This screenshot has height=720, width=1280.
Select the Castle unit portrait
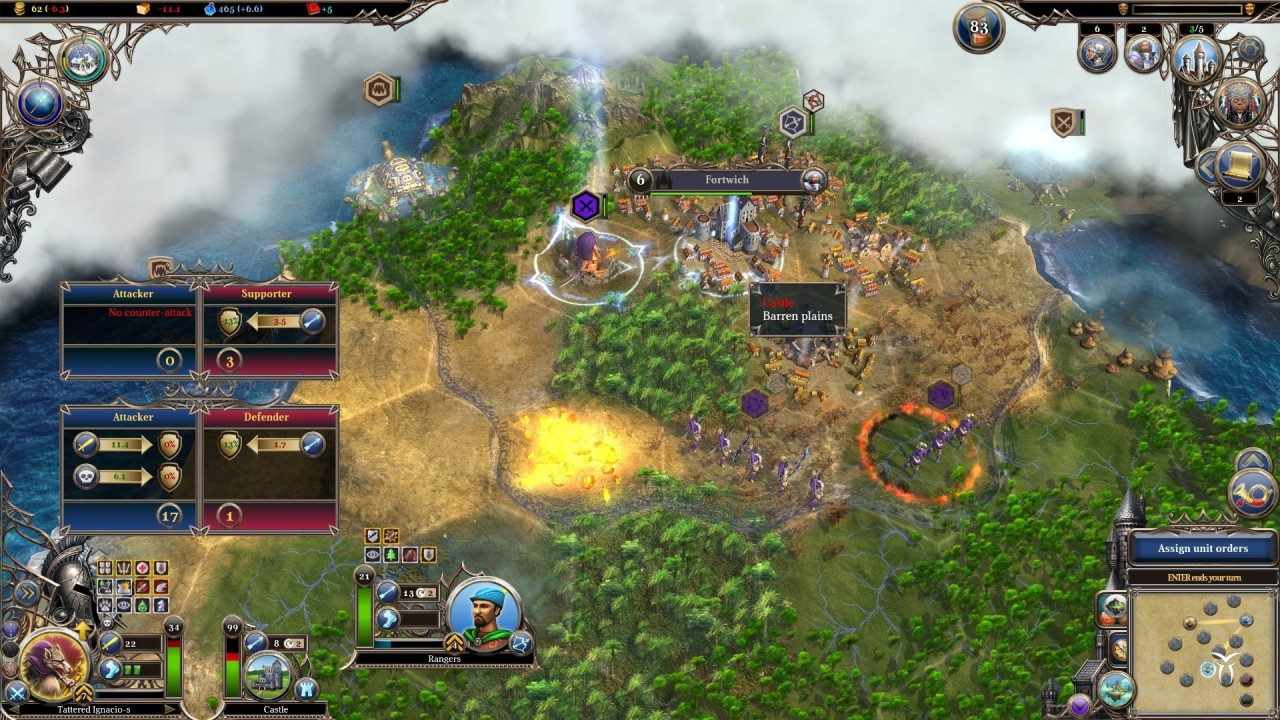point(267,675)
